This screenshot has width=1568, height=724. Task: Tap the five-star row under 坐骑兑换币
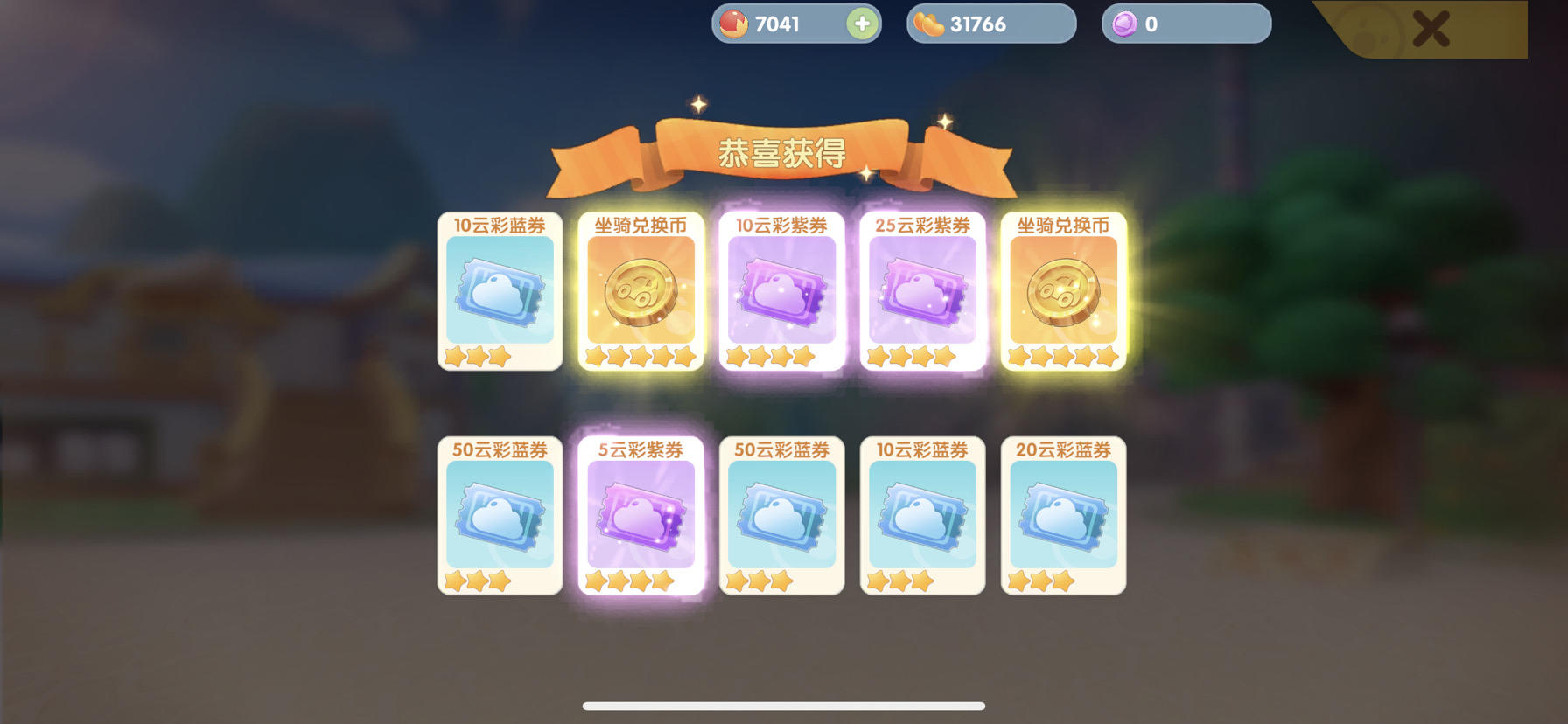coord(640,356)
